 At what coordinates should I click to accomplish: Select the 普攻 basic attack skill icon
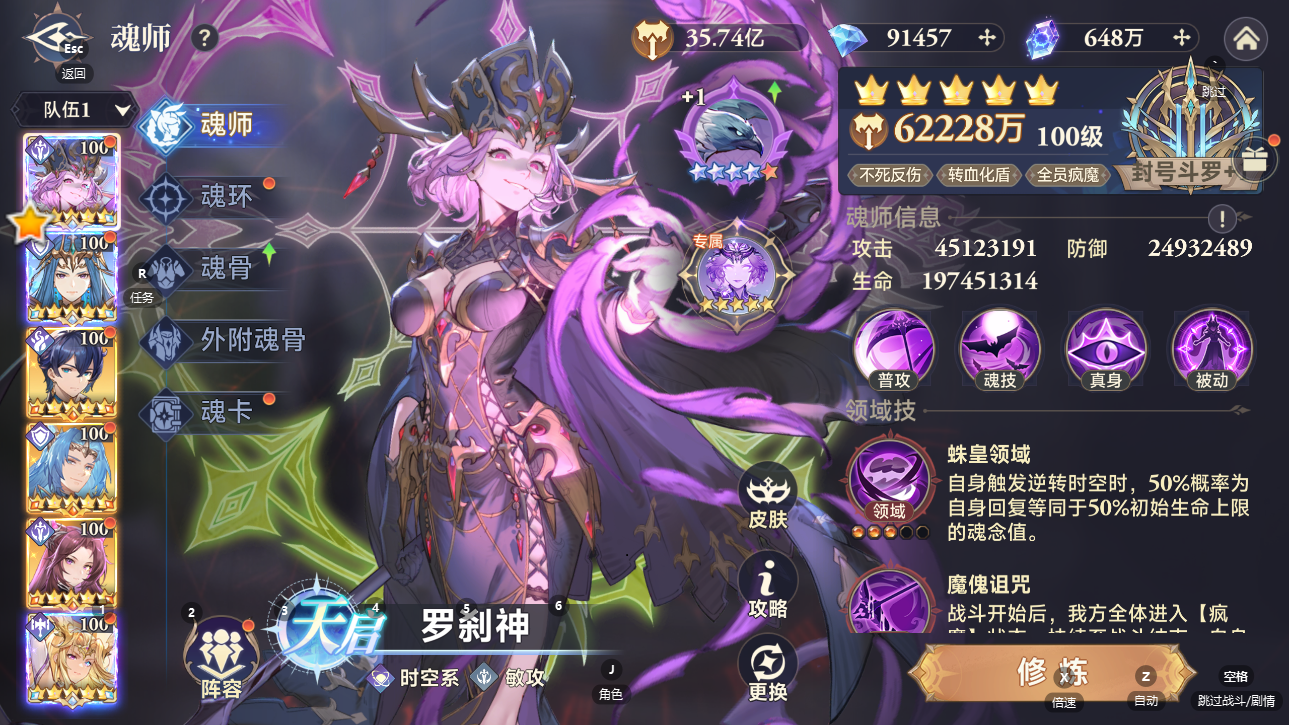coord(893,348)
